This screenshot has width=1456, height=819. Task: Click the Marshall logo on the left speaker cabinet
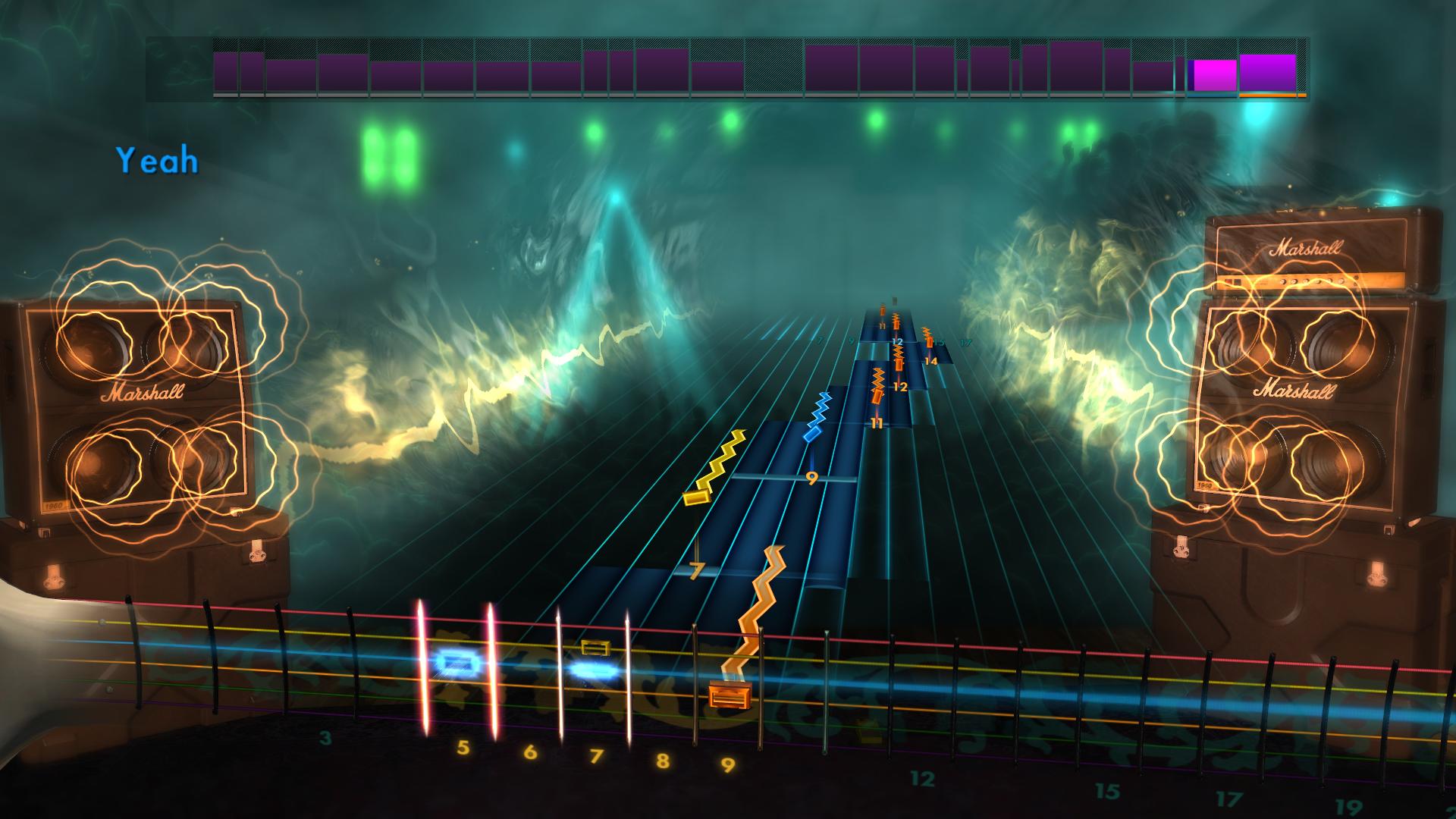(x=140, y=393)
